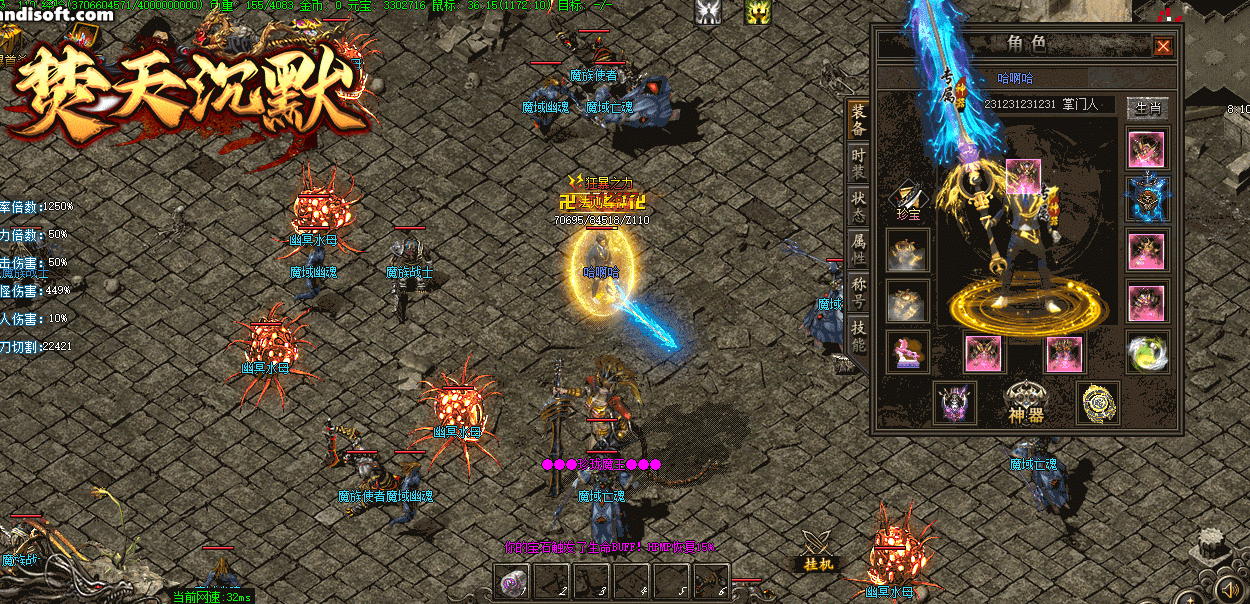Switch to the 称号 titles tab
Viewport: 1250px width, 604px height.
coord(858,293)
